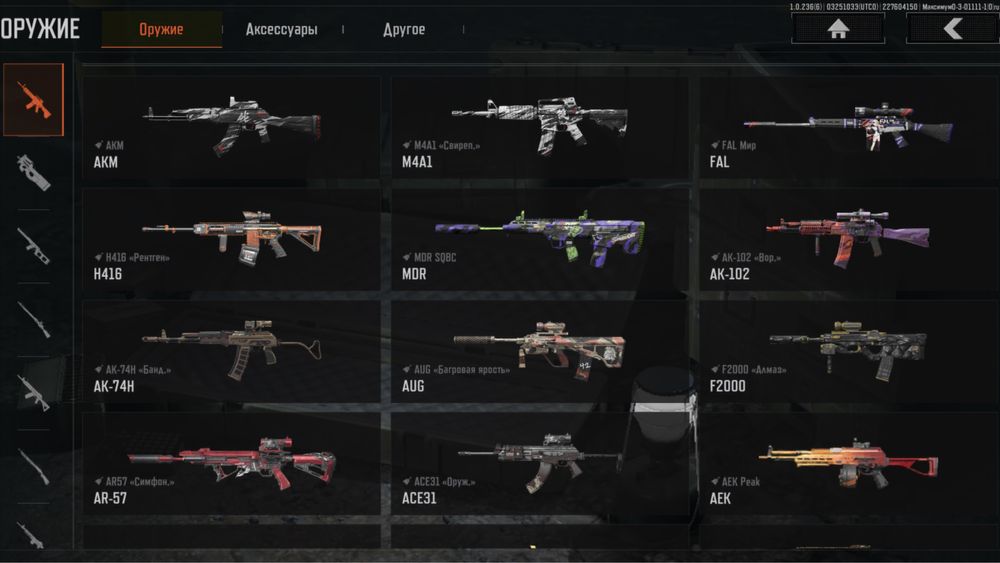Select the orange assault rifle category icon
Screen dimensions: 1000x563
33,100
